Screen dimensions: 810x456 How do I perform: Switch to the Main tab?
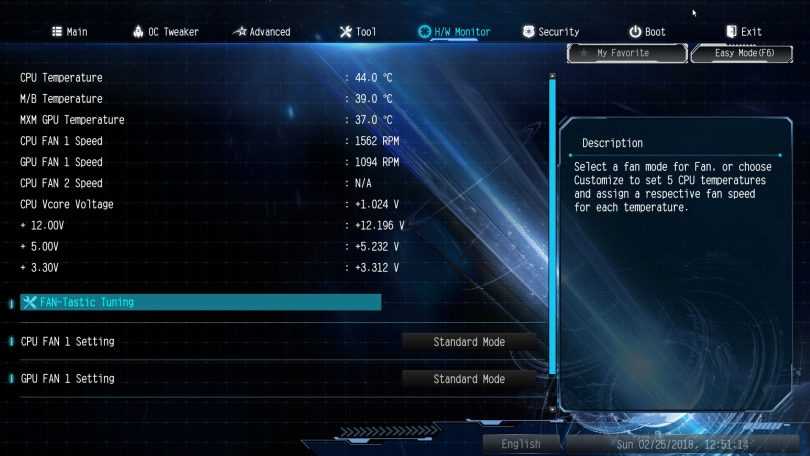69,32
